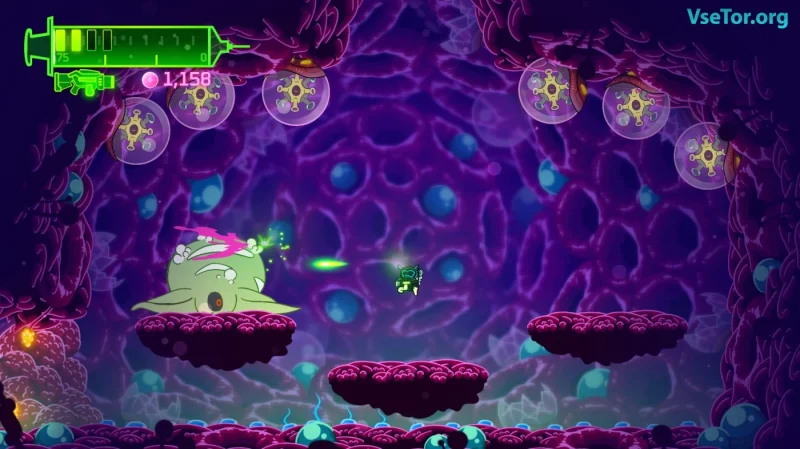Open the VseTor.org watermark link
The image size is (800, 449).
click(x=736, y=18)
